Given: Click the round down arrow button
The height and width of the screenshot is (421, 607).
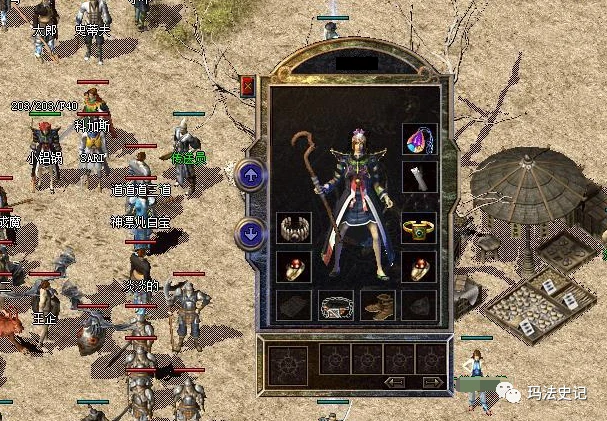Looking at the screenshot, I should (x=251, y=235).
